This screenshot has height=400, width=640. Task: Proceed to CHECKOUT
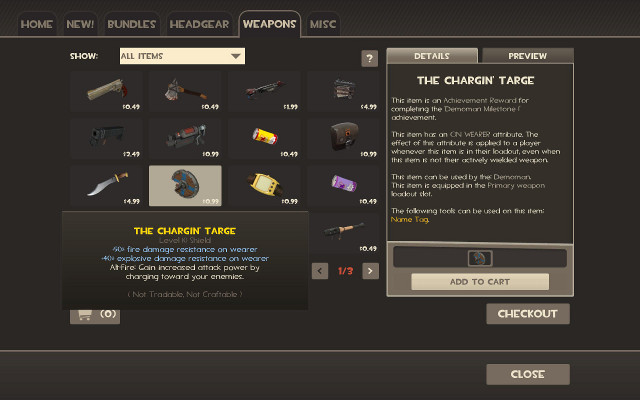point(528,314)
